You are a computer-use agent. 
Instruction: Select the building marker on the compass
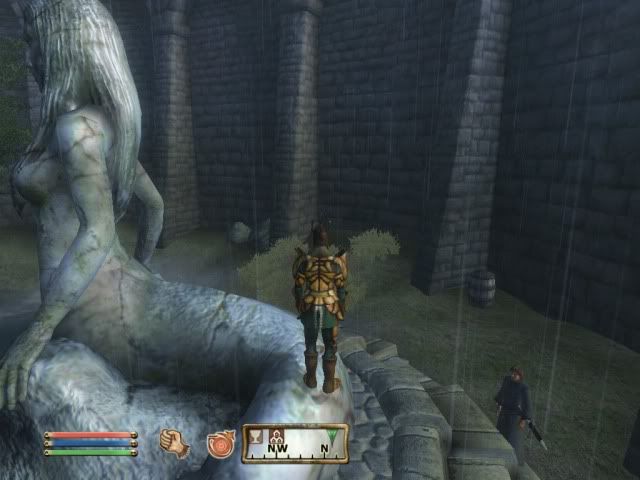pos(277,436)
